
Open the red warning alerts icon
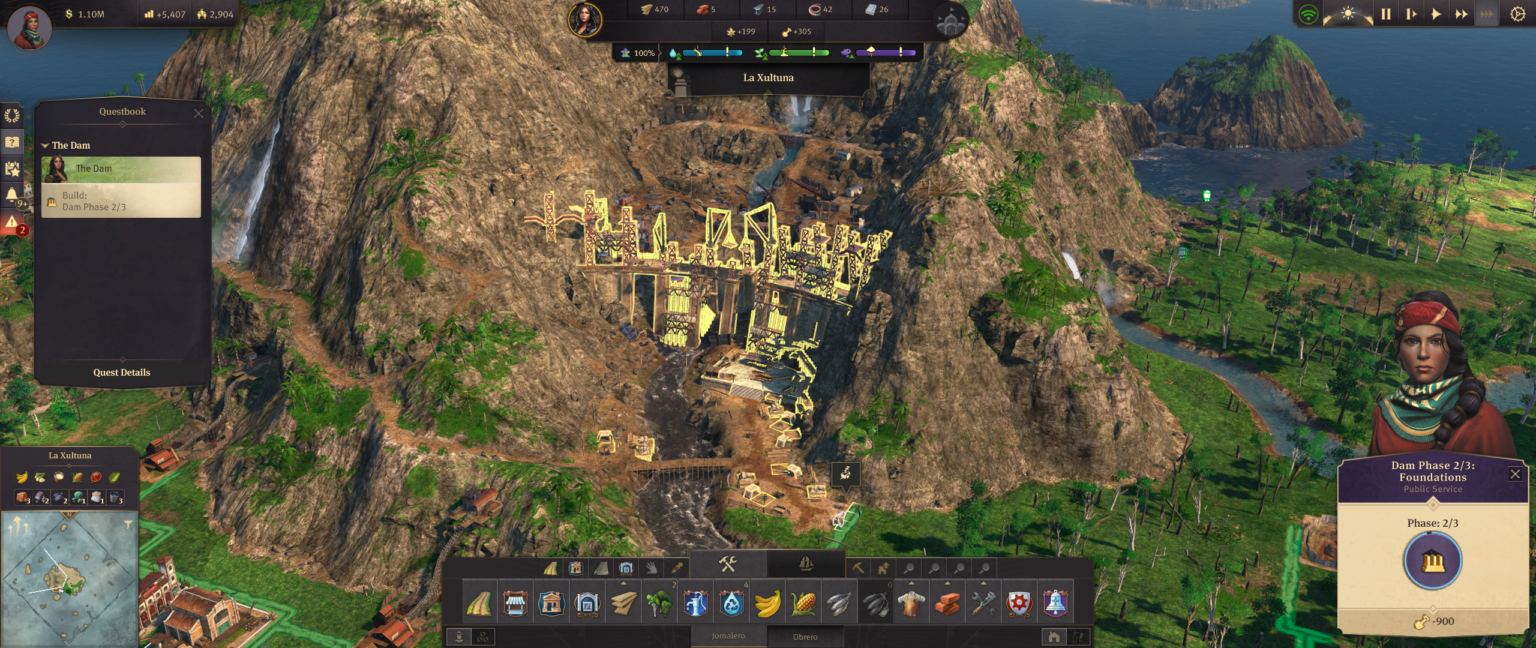(12, 222)
